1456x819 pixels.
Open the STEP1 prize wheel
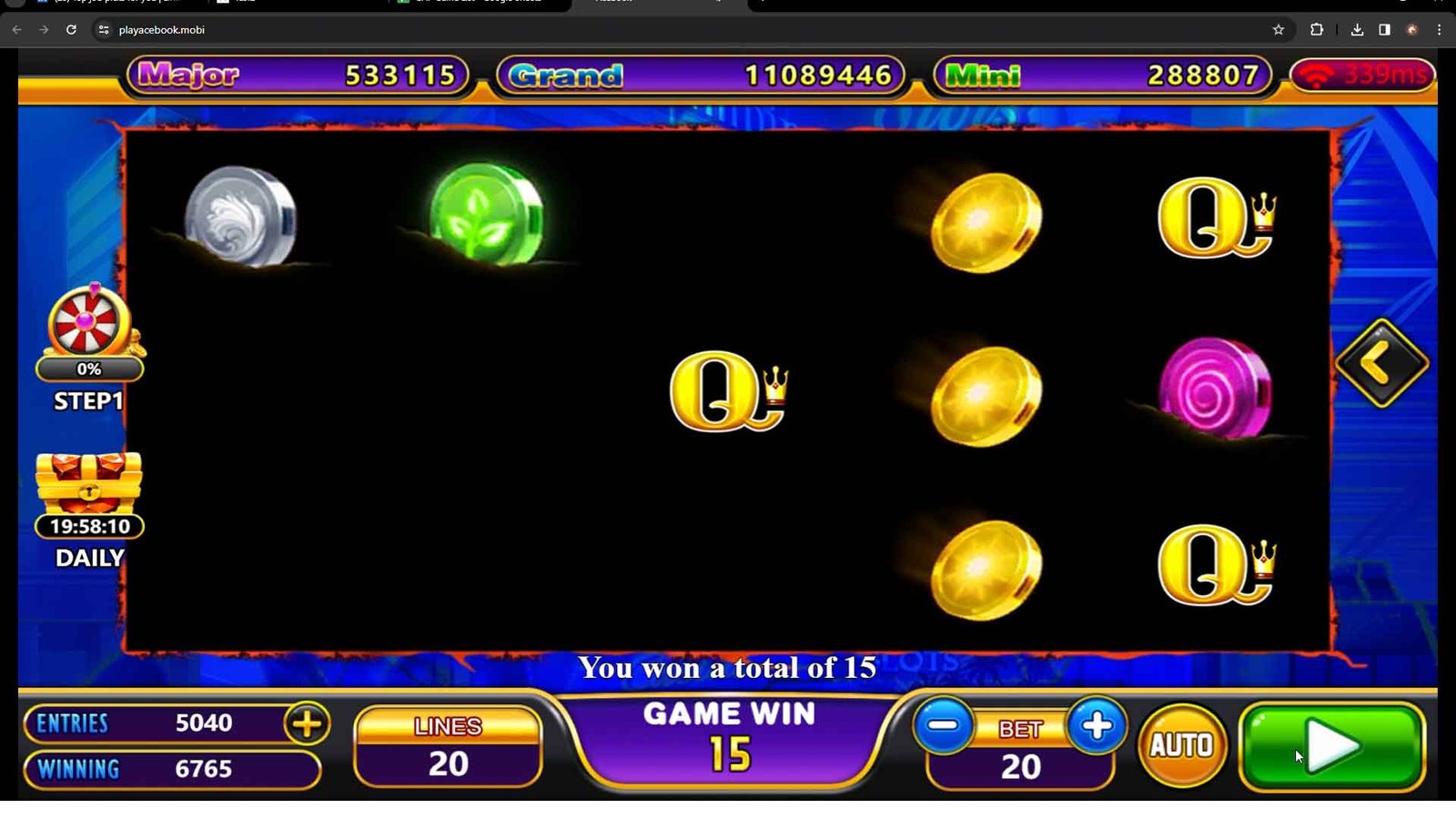[x=88, y=324]
